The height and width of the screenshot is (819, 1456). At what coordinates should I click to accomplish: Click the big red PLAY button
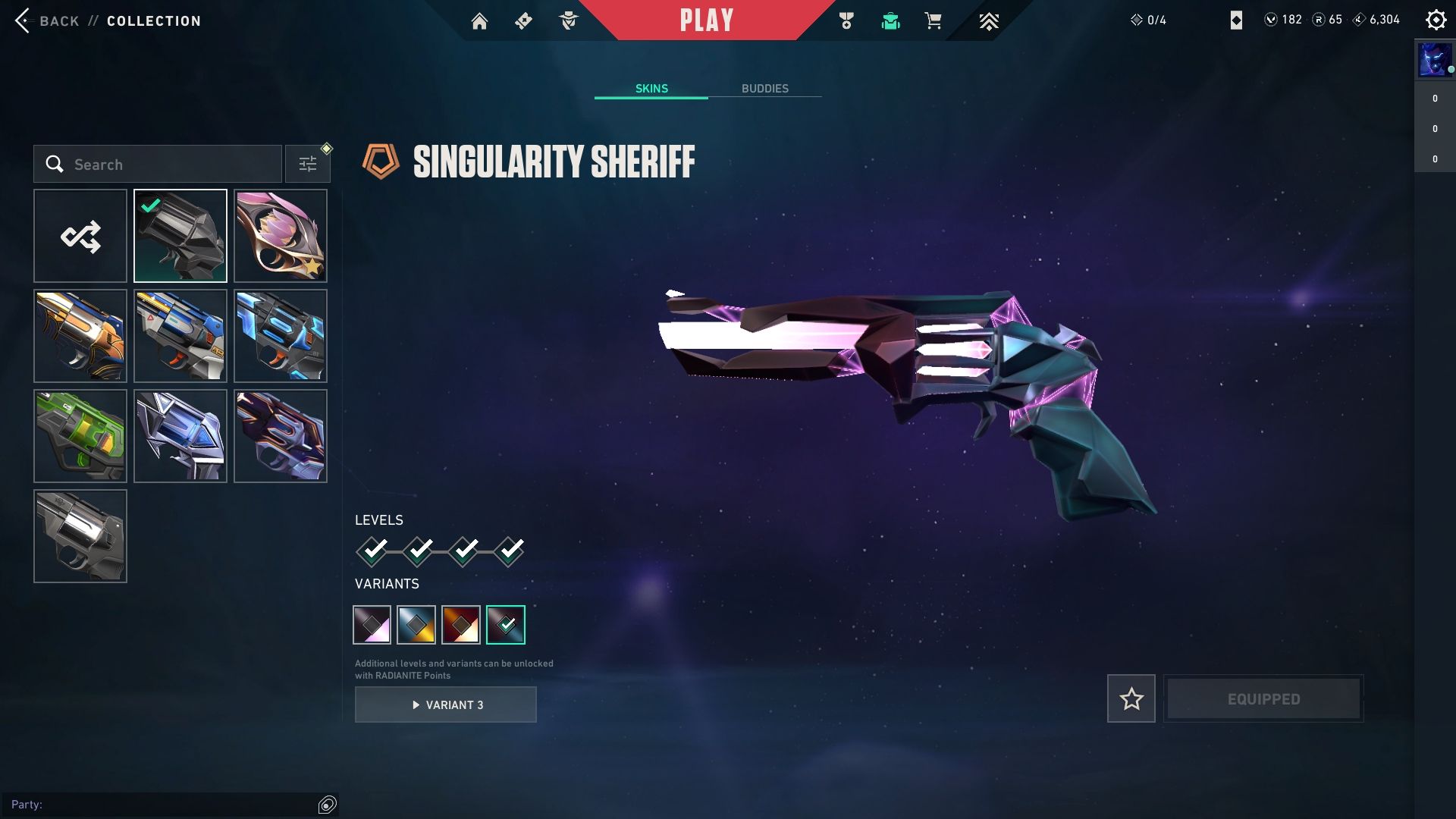(x=706, y=20)
